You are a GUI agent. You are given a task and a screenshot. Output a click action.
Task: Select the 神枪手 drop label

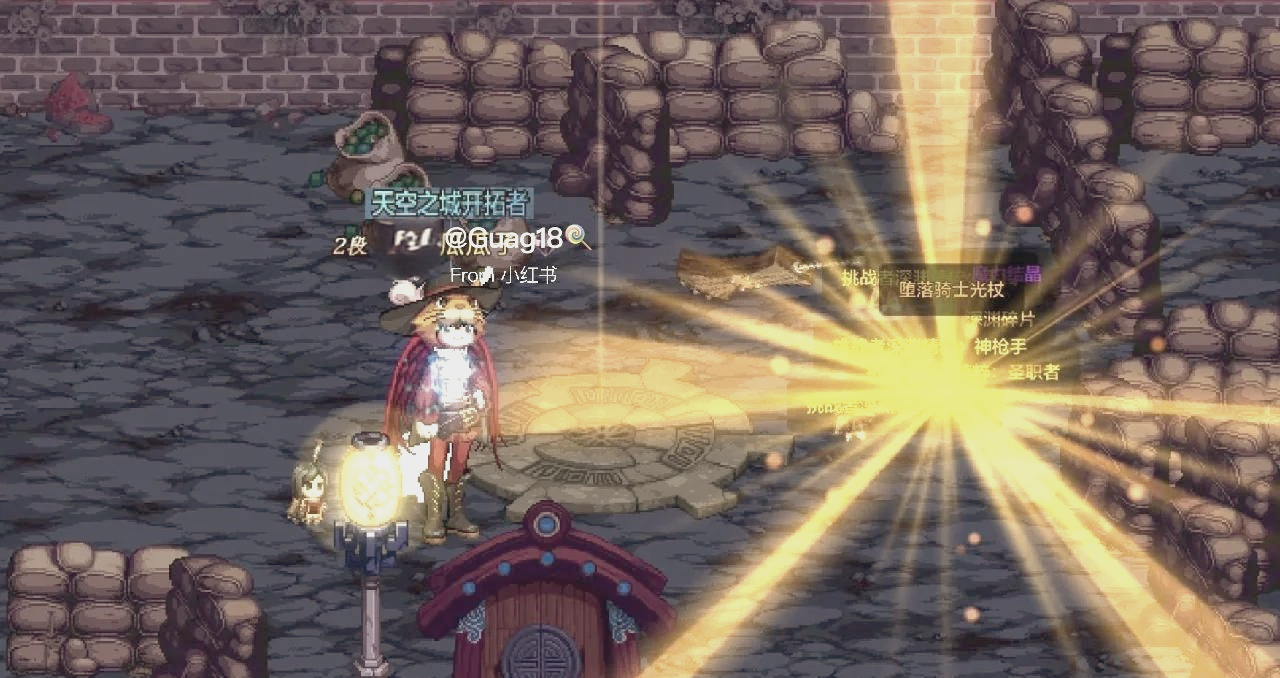(999, 347)
